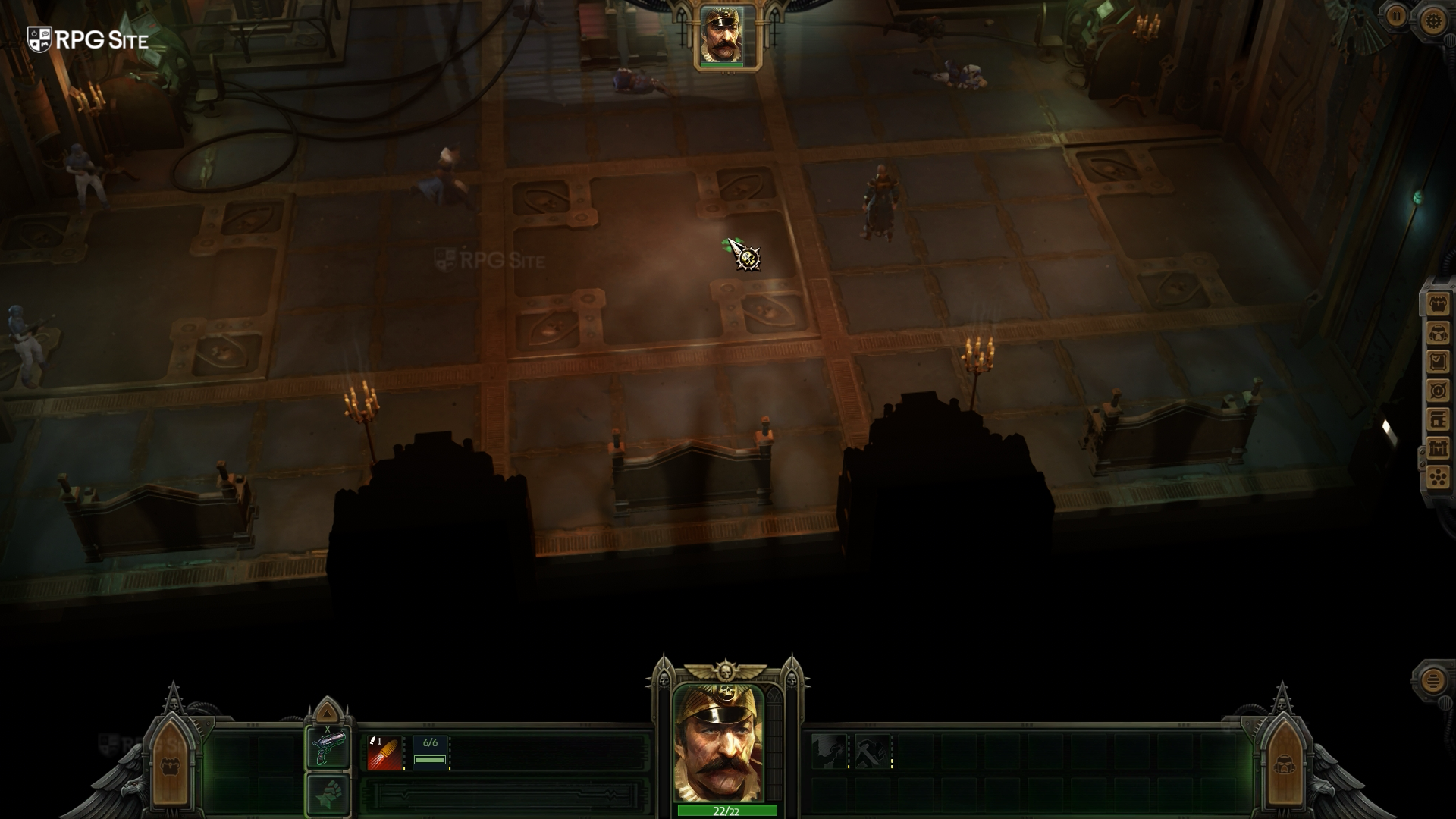Open the checkmark journal icon in the side menu

1438,362
